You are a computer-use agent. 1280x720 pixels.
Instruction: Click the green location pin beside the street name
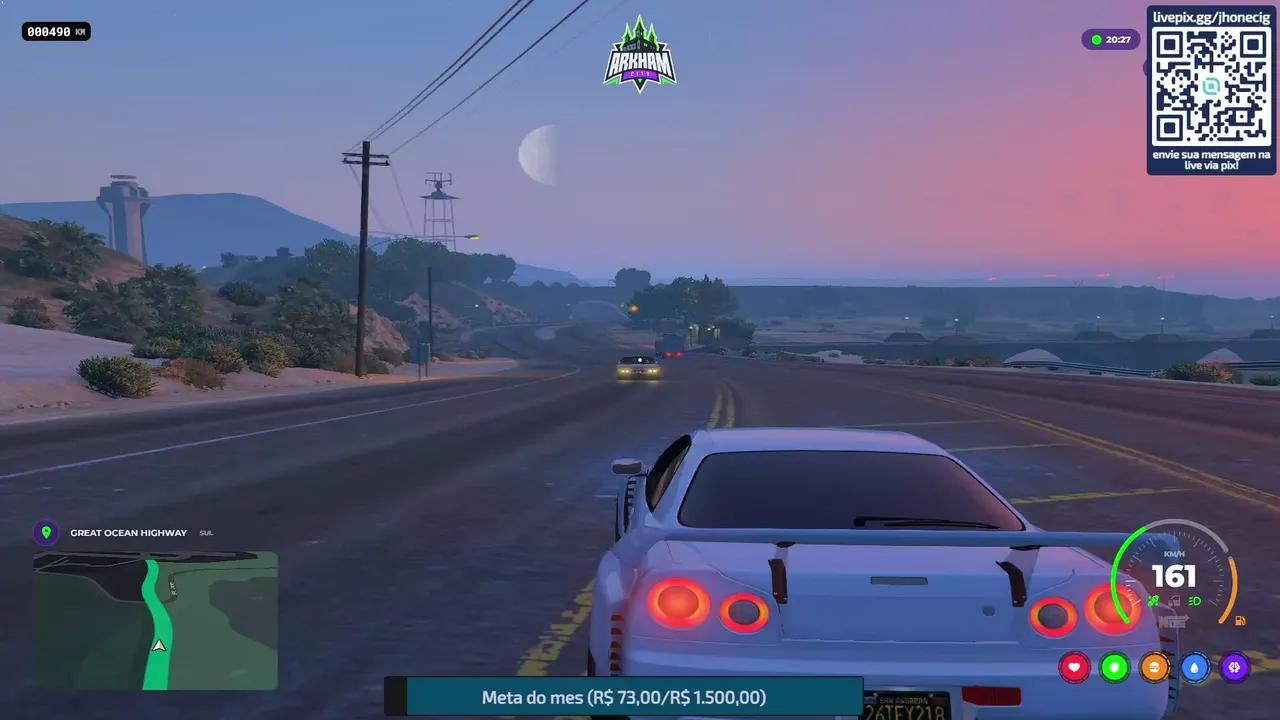coord(47,532)
